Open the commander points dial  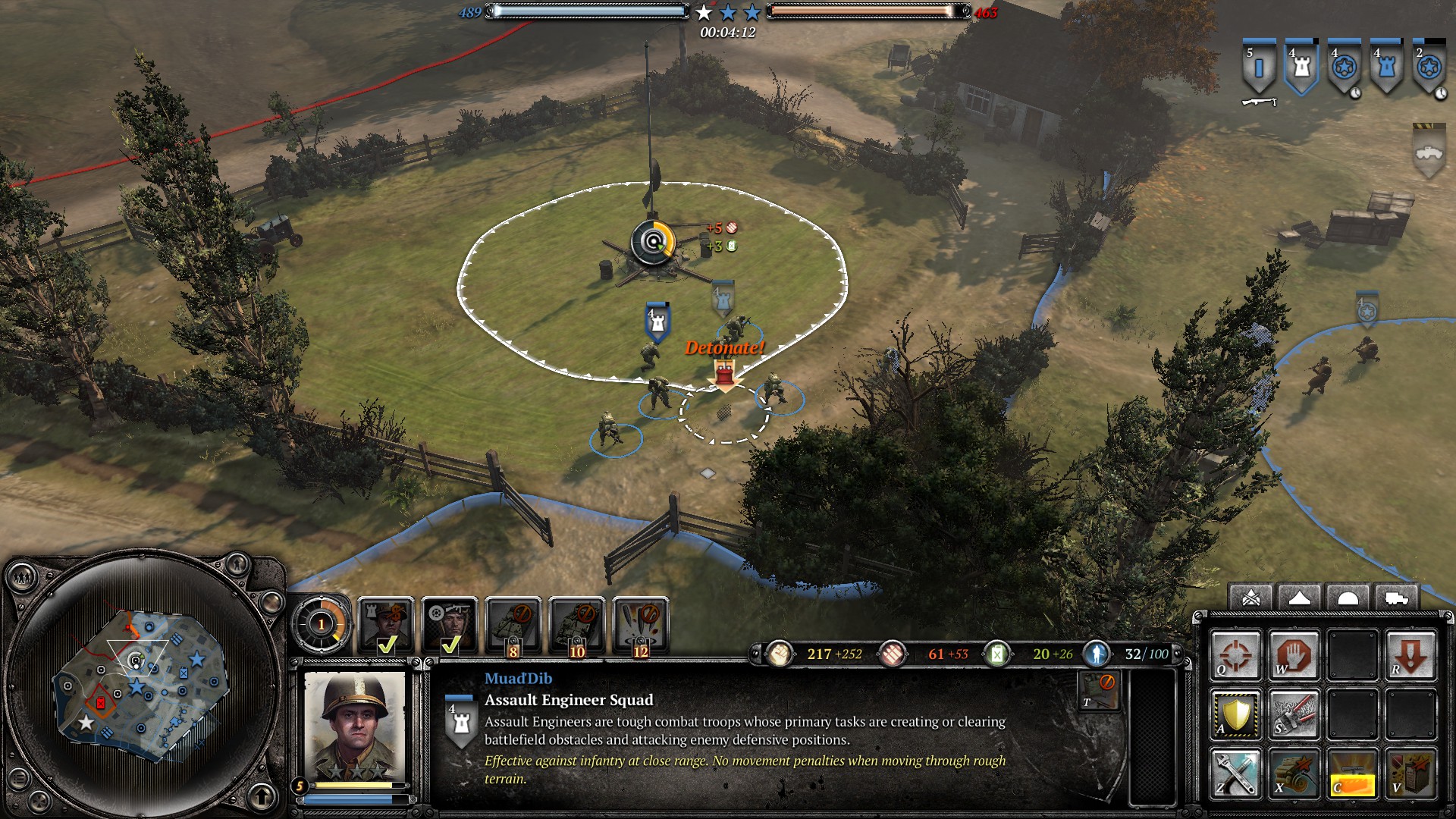[322, 625]
